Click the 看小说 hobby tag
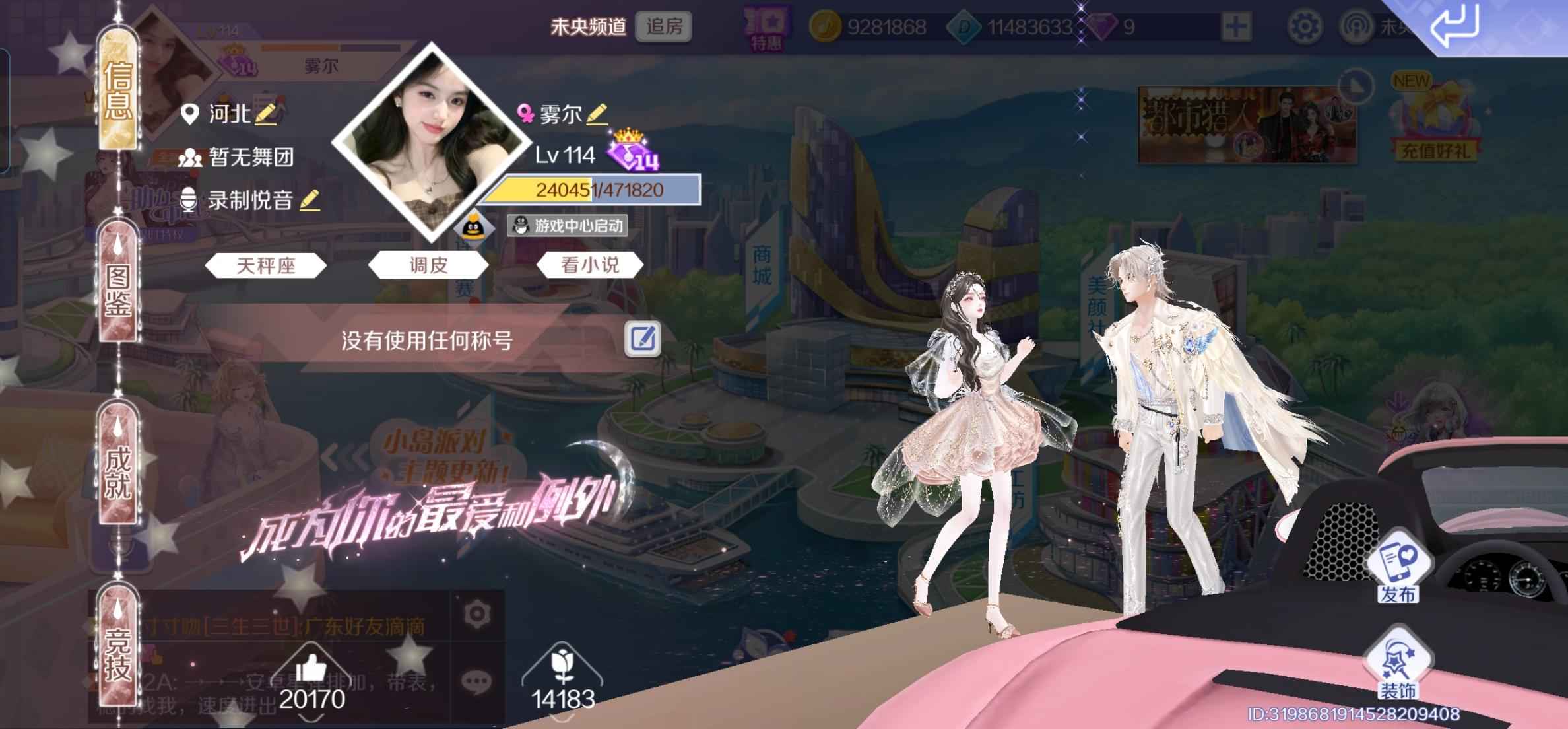1568x729 pixels. pyautogui.click(x=590, y=265)
